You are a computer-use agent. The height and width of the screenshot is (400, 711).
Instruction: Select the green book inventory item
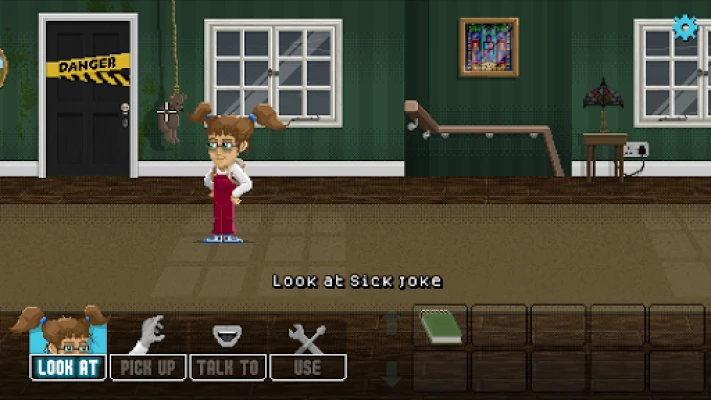click(439, 326)
